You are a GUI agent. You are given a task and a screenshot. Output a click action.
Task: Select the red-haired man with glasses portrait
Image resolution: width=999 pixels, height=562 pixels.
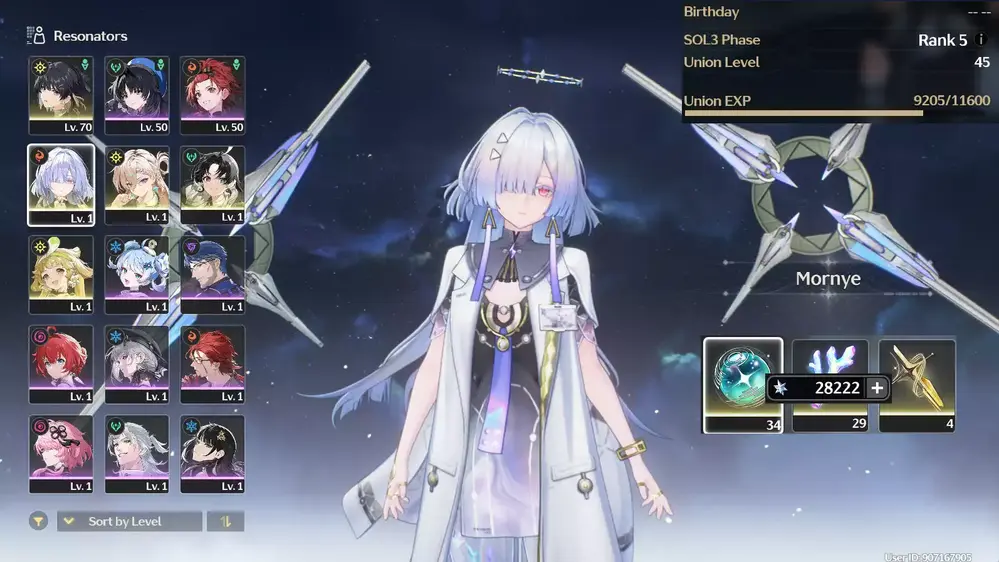(x=212, y=364)
